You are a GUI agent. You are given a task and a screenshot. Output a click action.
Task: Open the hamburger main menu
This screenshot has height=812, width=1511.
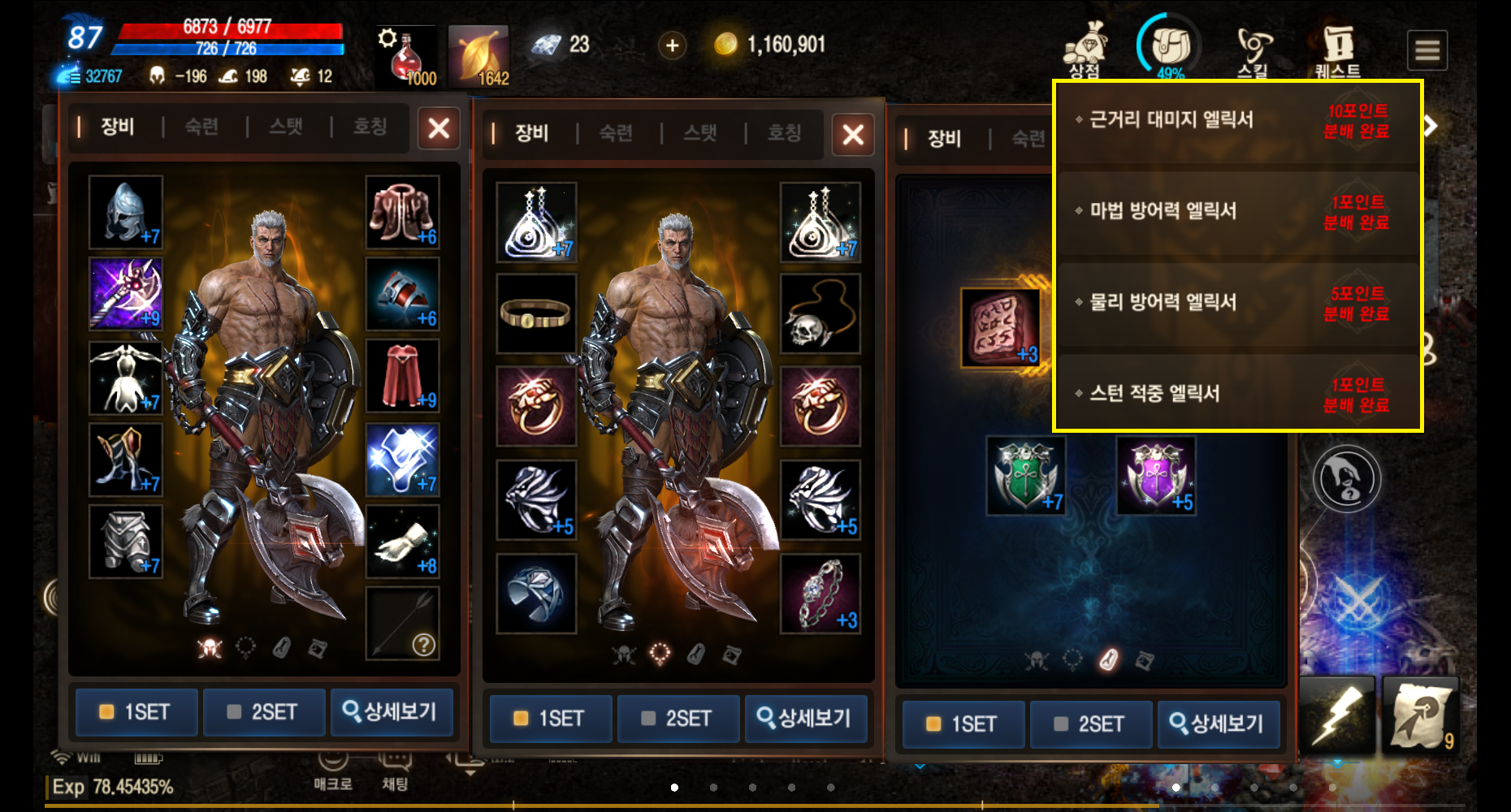(x=1427, y=50)
